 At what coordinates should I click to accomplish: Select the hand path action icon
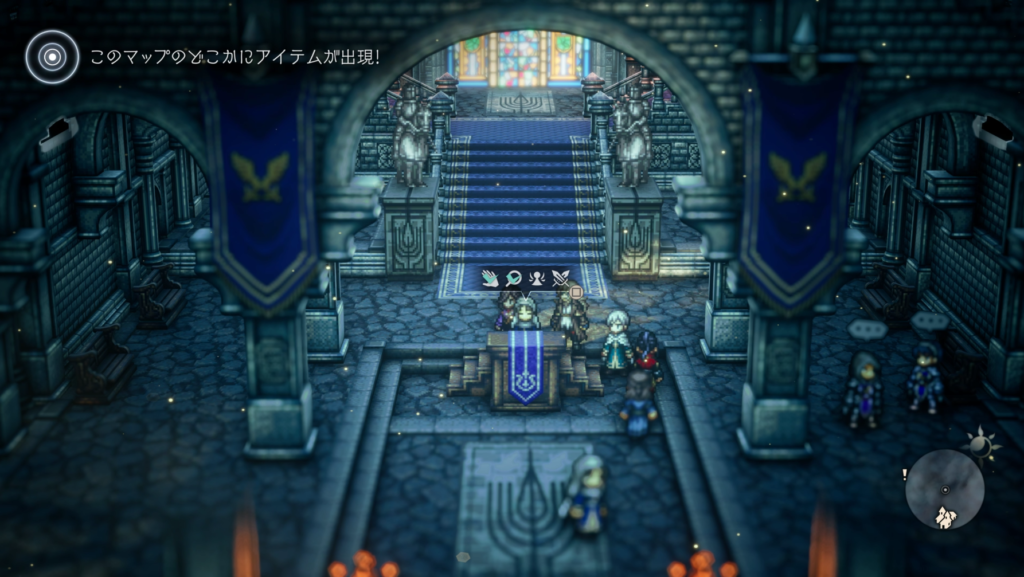click(x=490, y=279)
